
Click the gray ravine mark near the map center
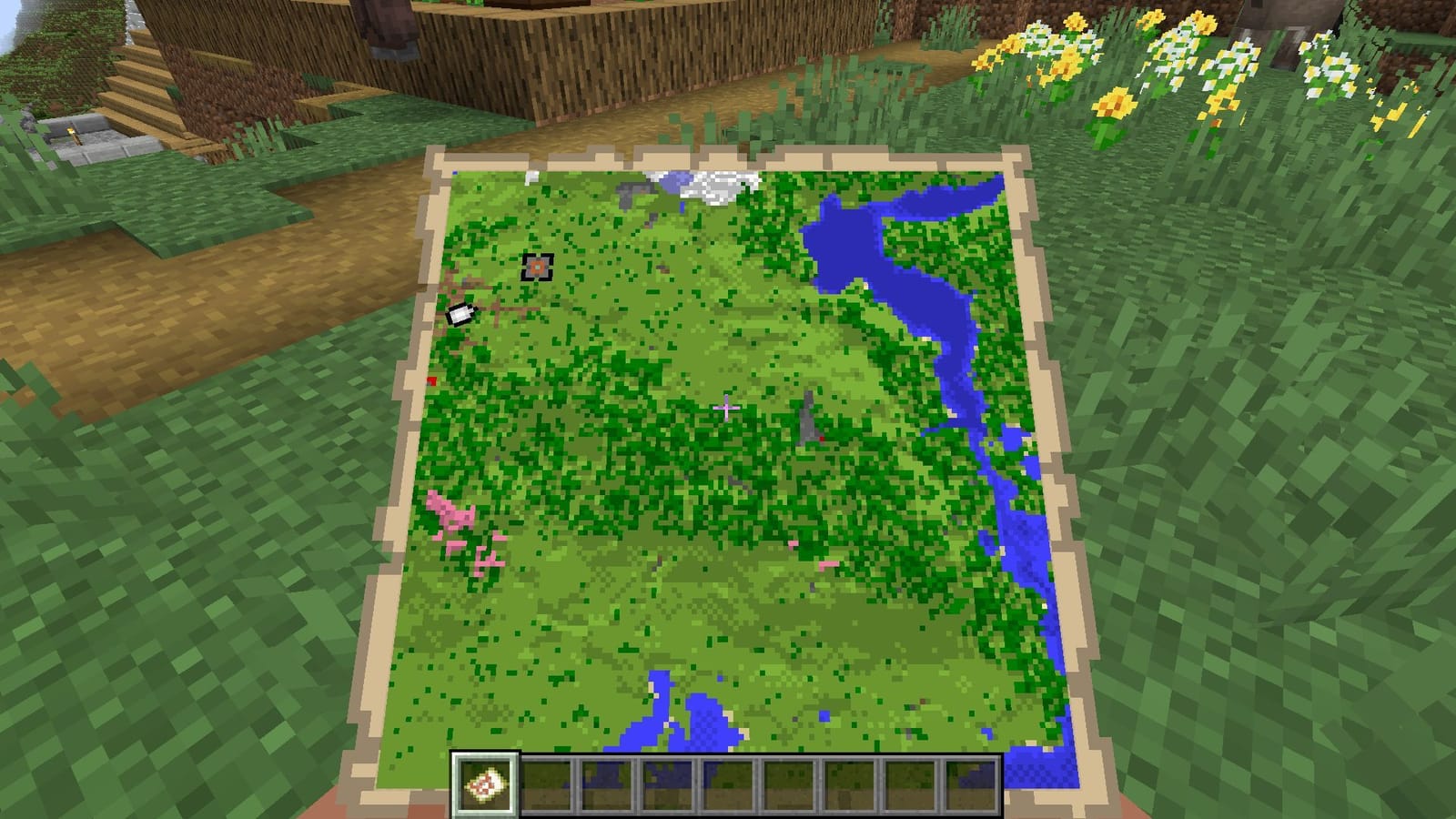(x=808, y=419)
